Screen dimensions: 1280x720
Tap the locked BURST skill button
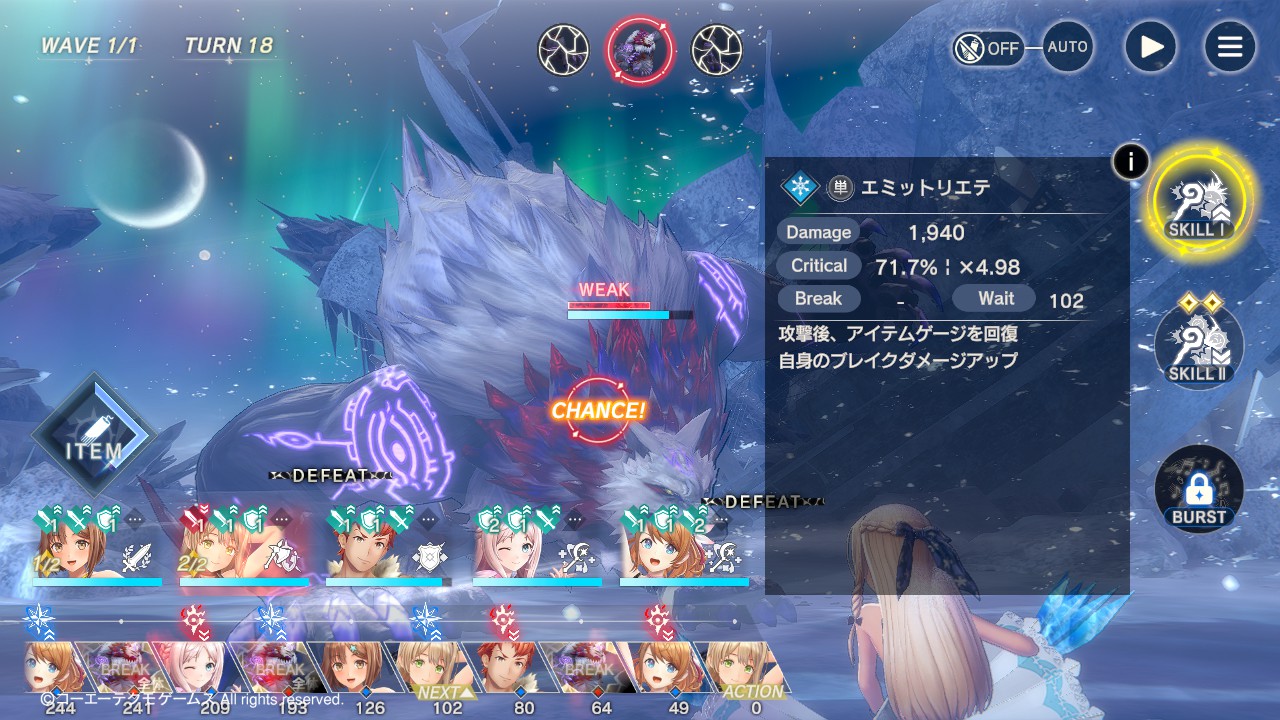1198,490
